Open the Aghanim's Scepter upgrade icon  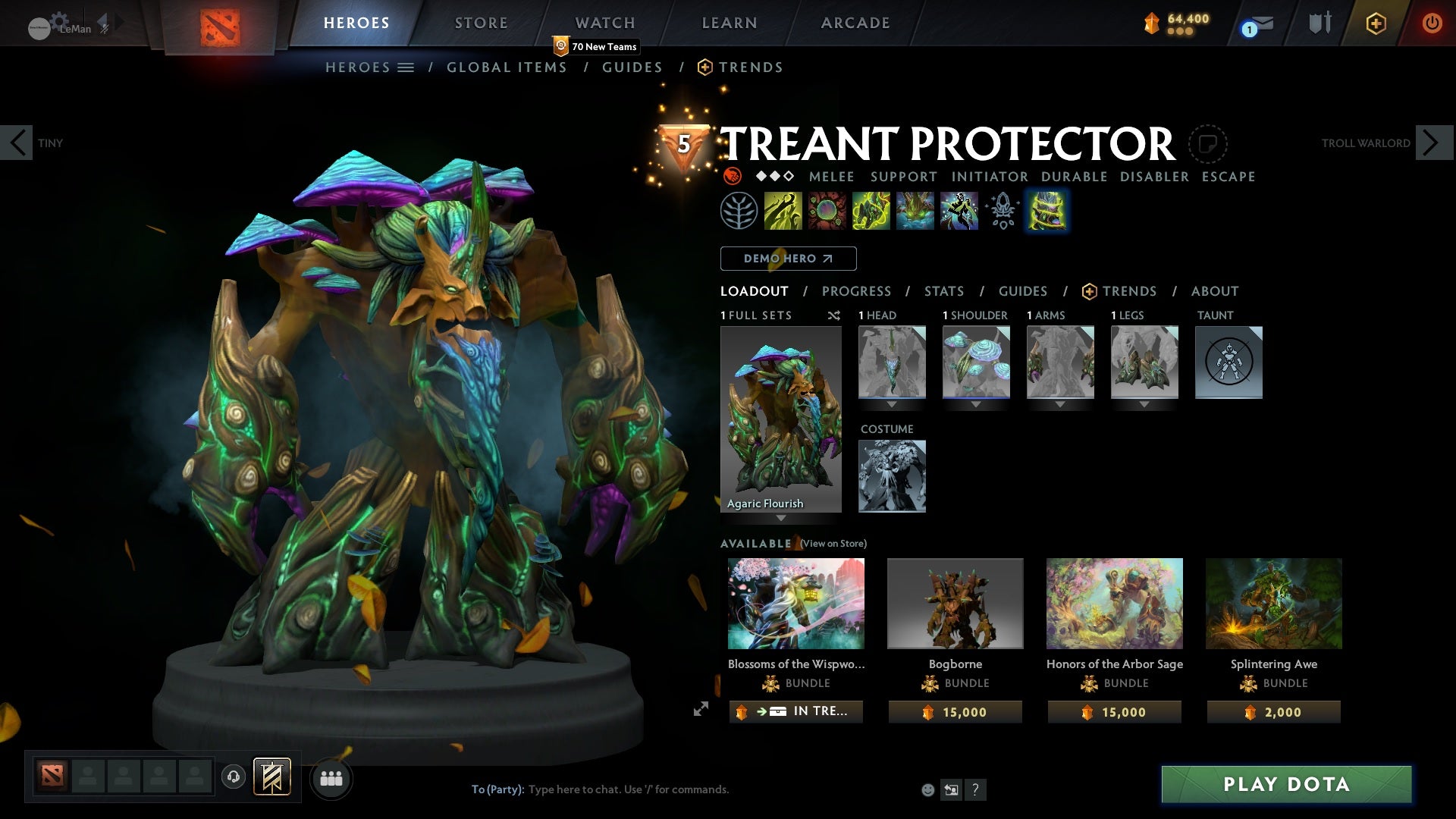[1003, 211]
